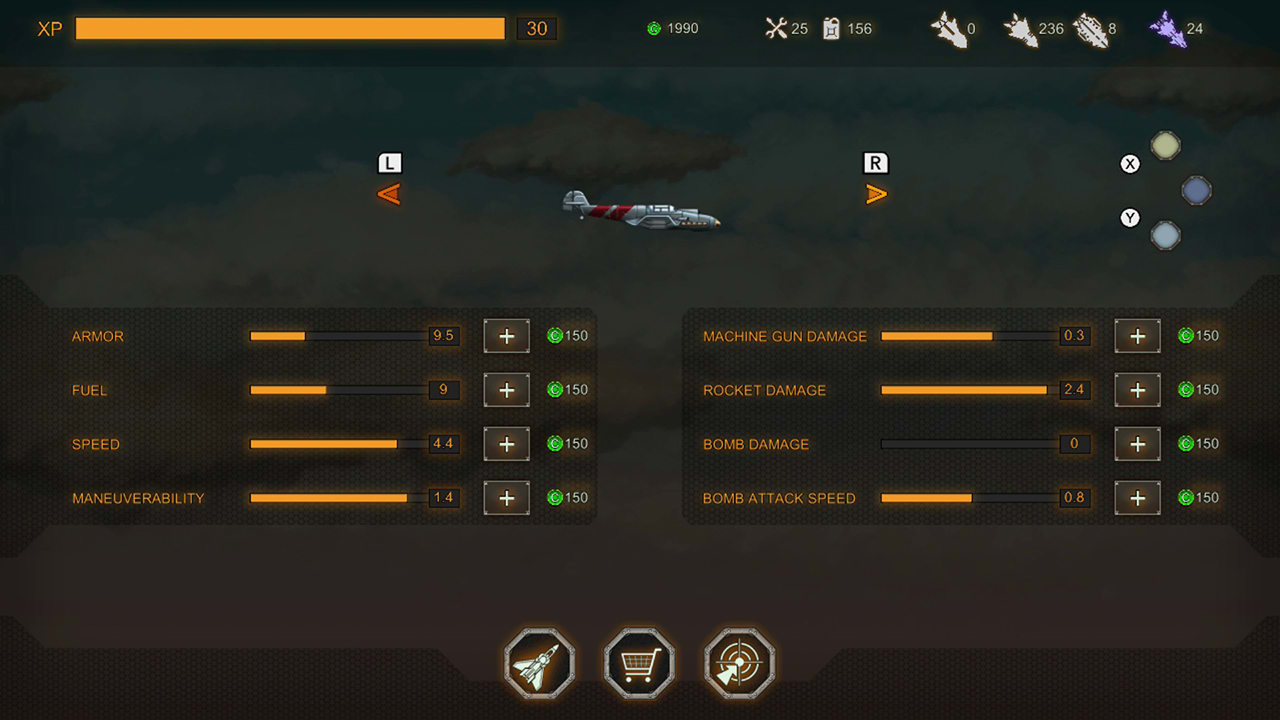
Task: Upgrade FUEL with the plus button
Action: click(506, 390)
